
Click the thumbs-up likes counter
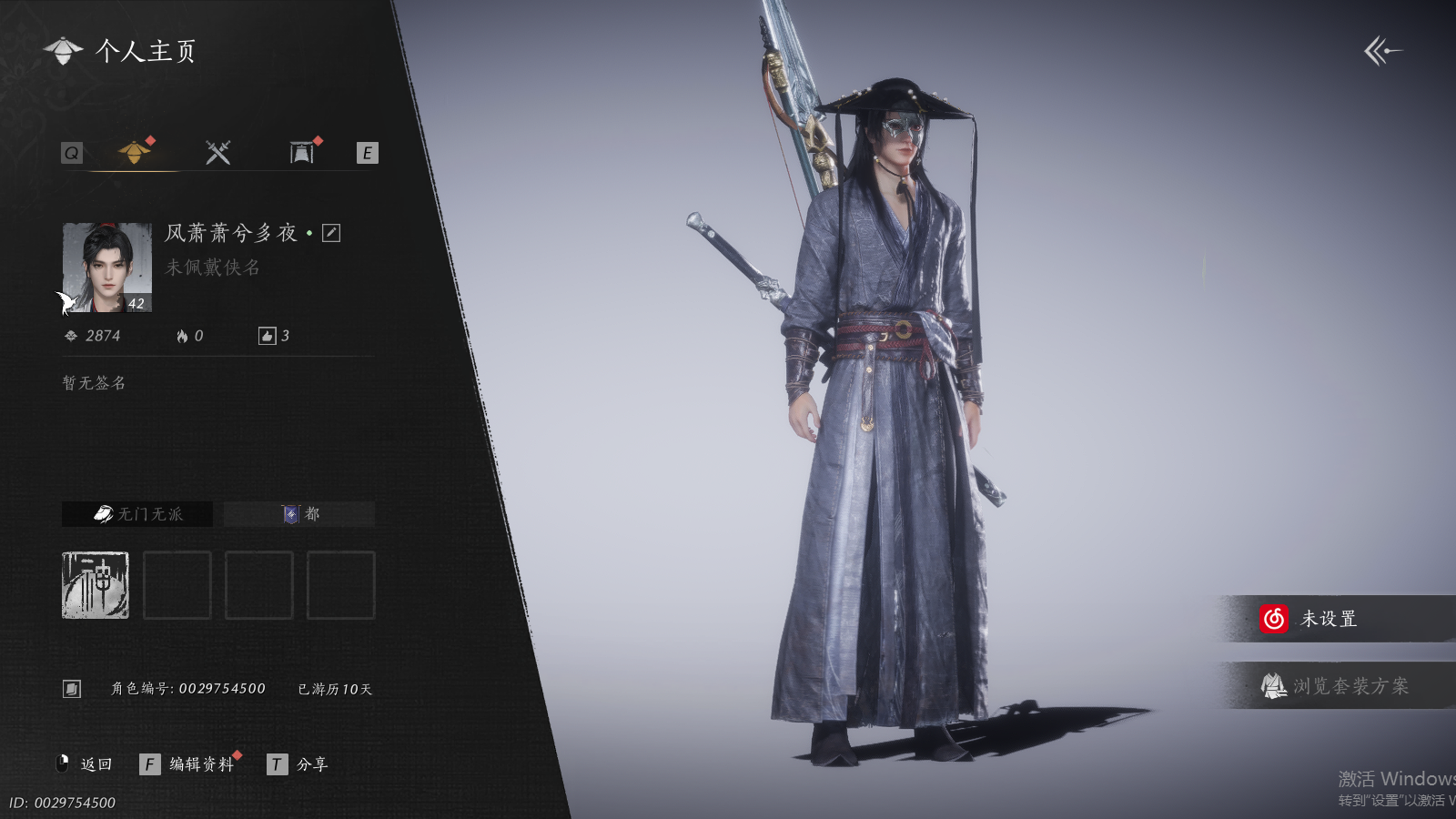(x=274, y=336)
